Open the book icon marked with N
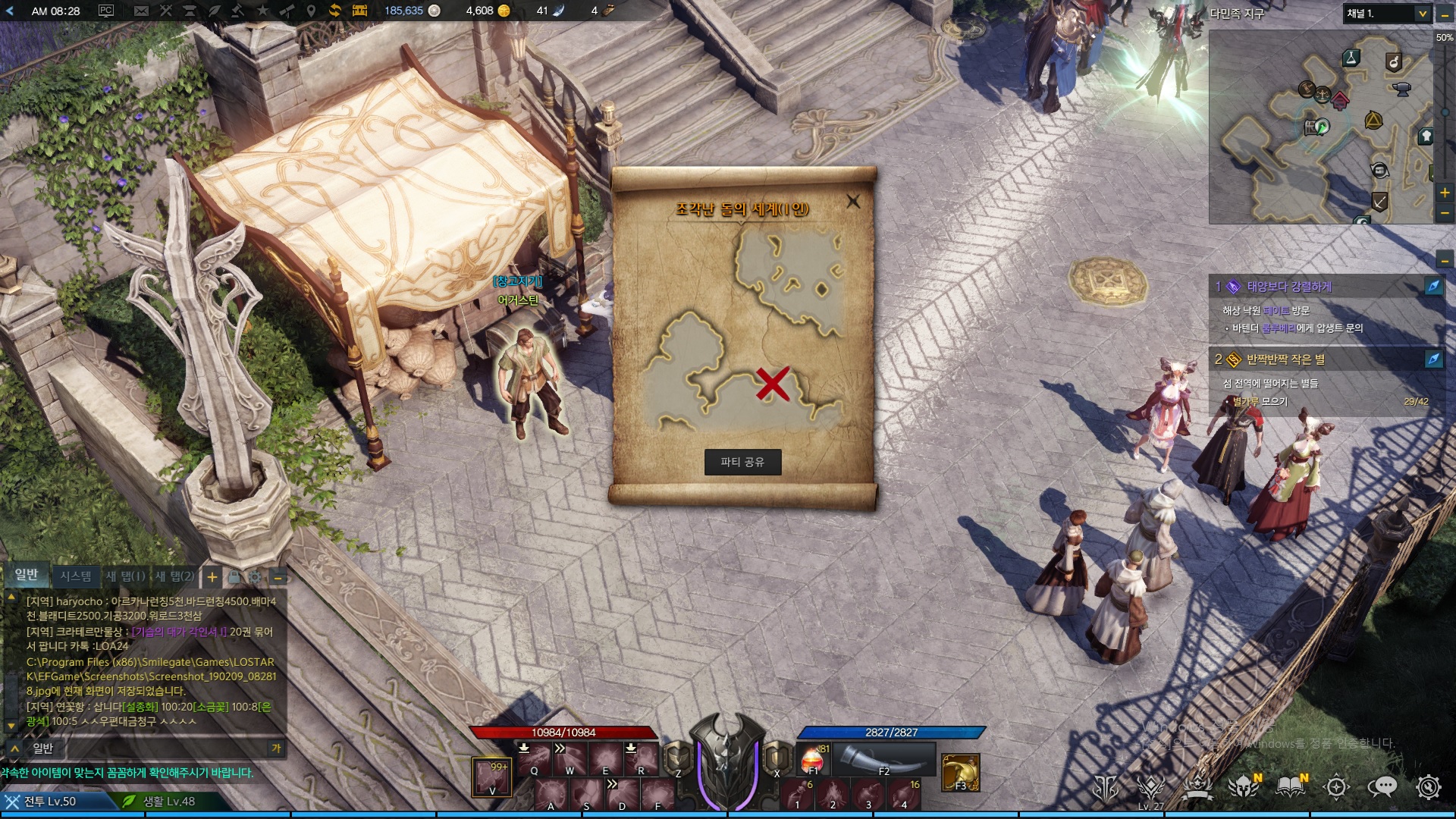1456x819 pixels. [x=1291, y=787]
